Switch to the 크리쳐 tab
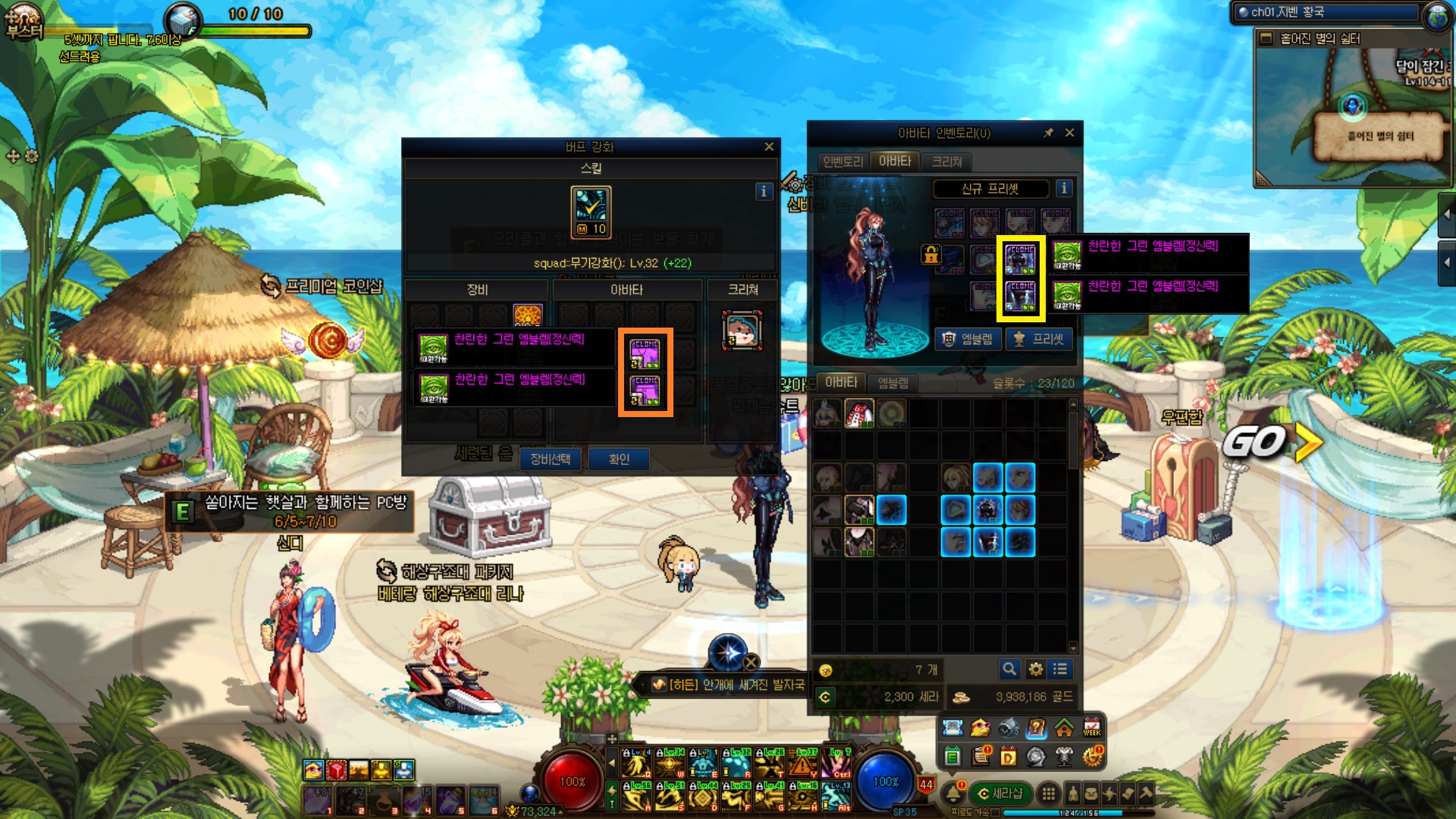Image resolution: width=1456 pixels, height=819 pixels. pyautogui.click(x=946, y=162)
